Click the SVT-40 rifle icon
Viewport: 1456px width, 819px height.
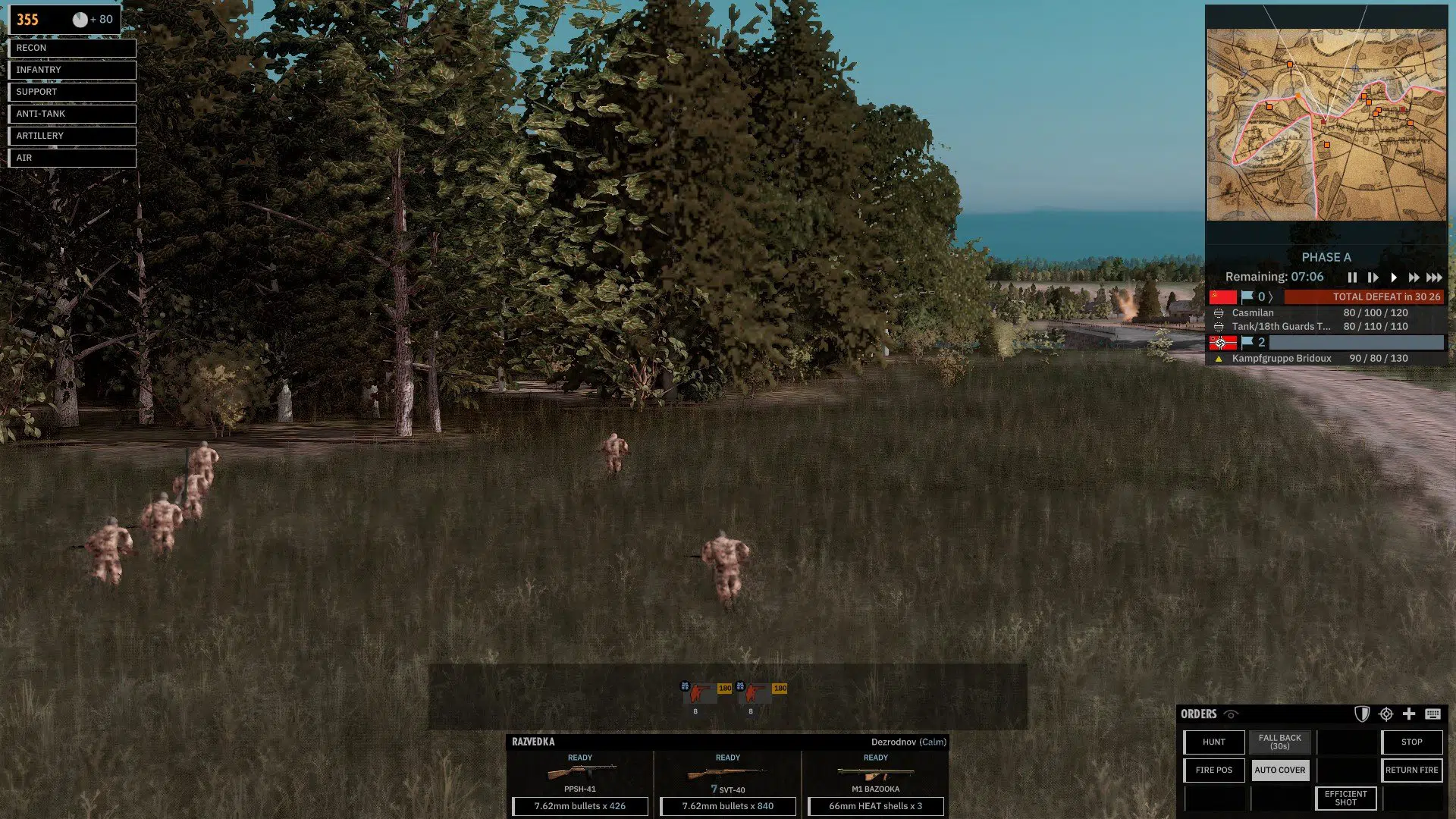pos(727,772)
